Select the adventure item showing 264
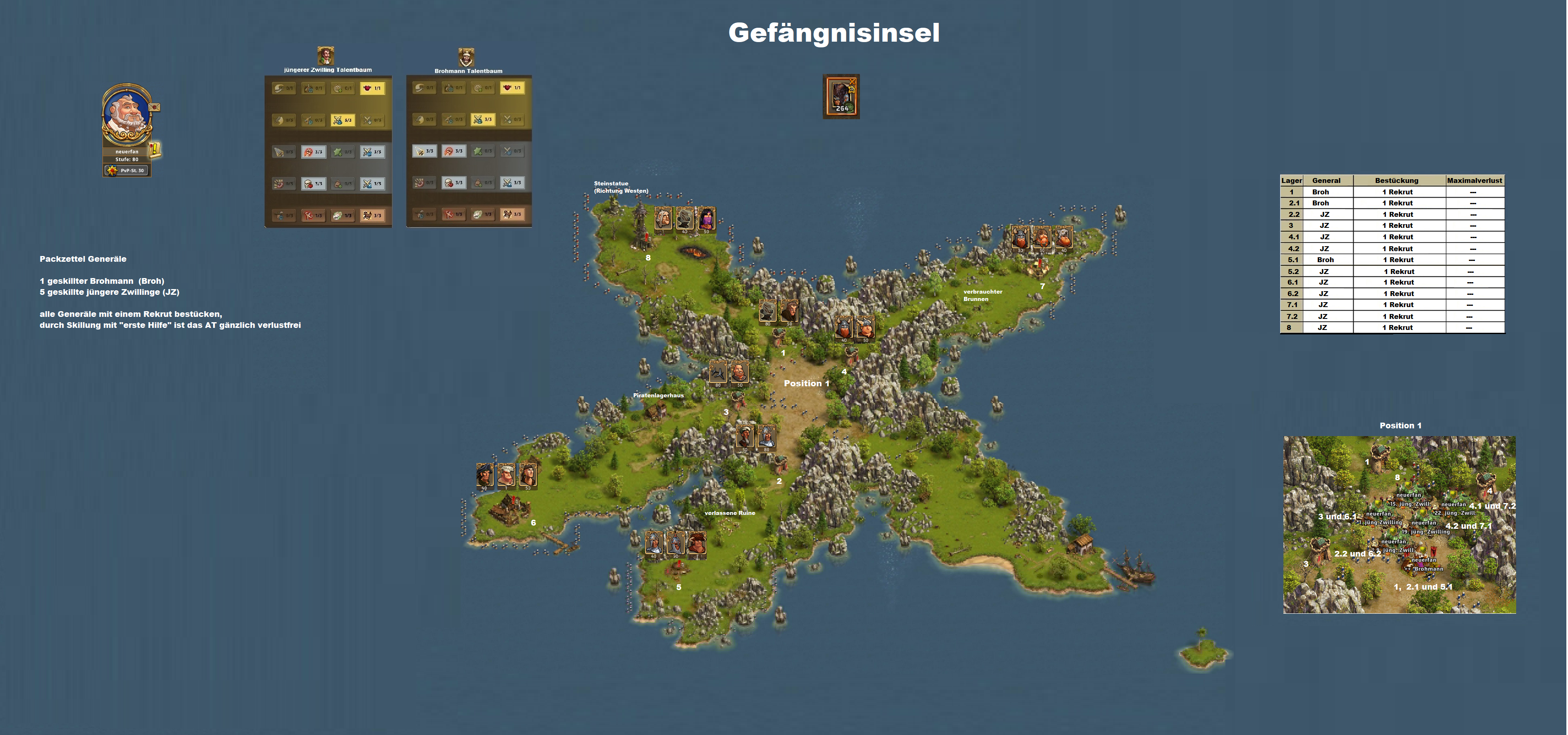 [x=841, y=96]
